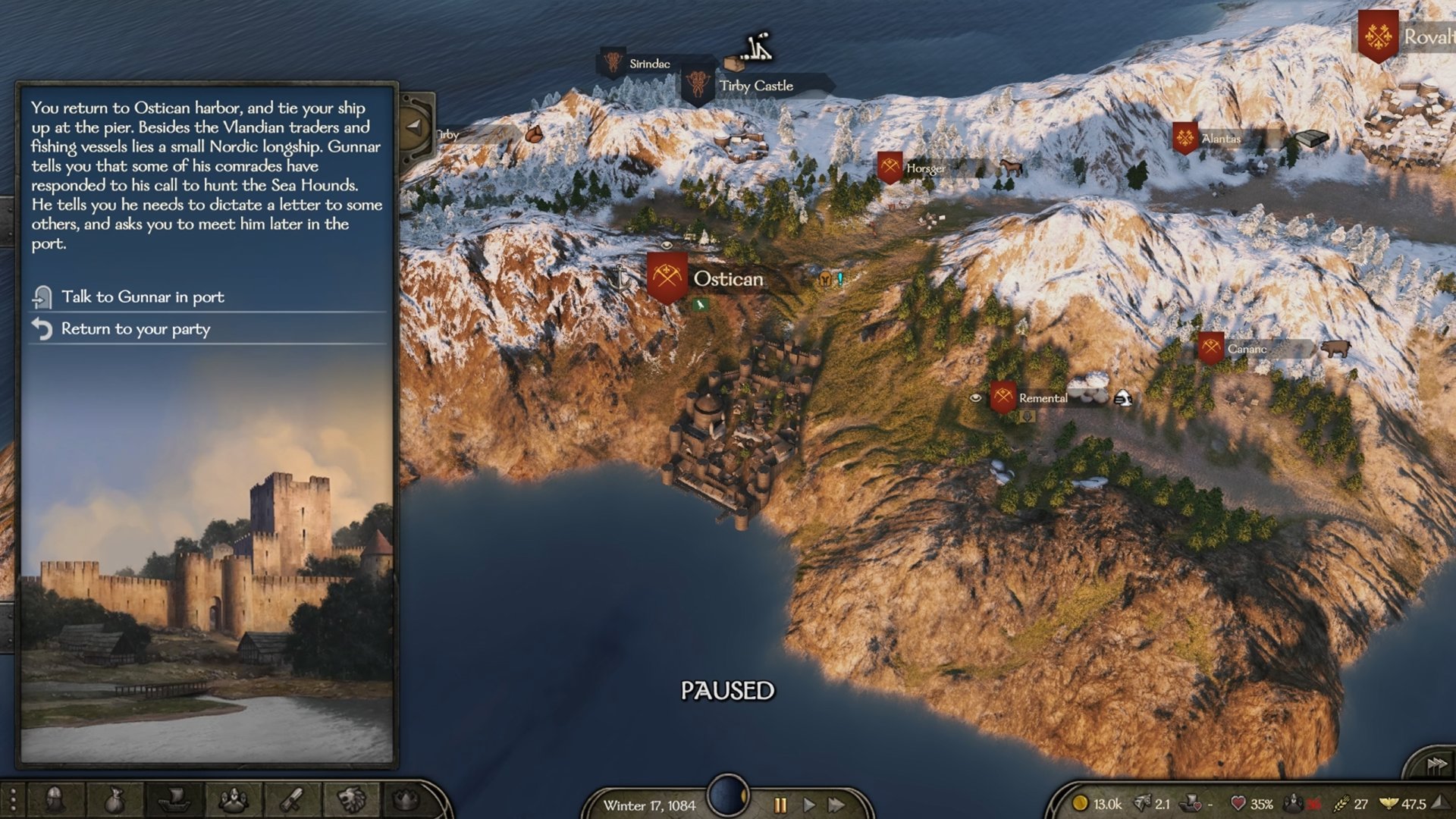Select the Horsger village label
Image resolution: width=1456 pixels, height=819 pixels.
[925, 168]
